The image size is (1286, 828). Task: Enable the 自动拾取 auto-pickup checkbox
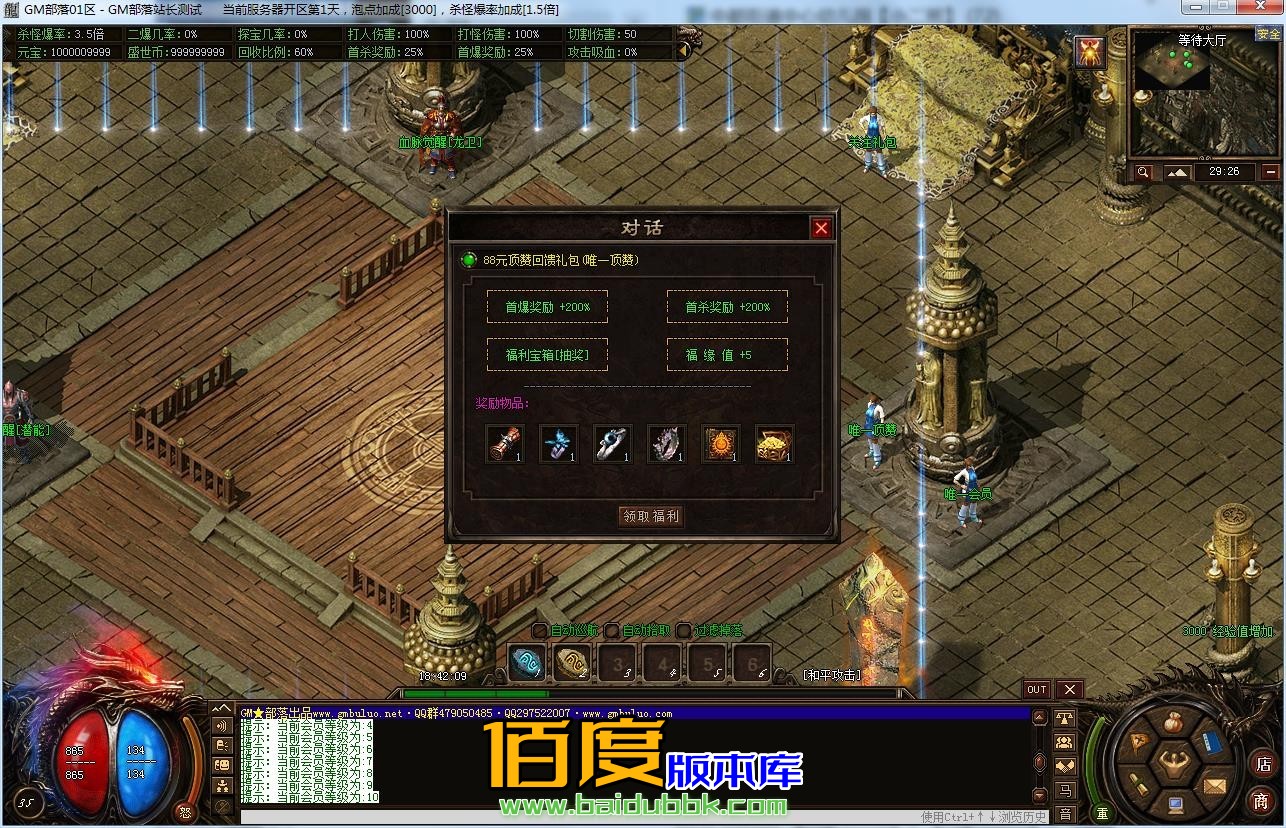611,631
